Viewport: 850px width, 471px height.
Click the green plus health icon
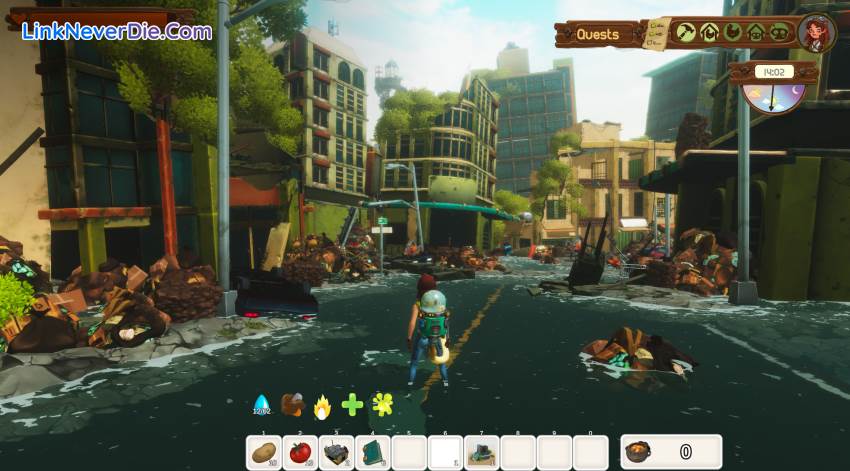point(352,405)
